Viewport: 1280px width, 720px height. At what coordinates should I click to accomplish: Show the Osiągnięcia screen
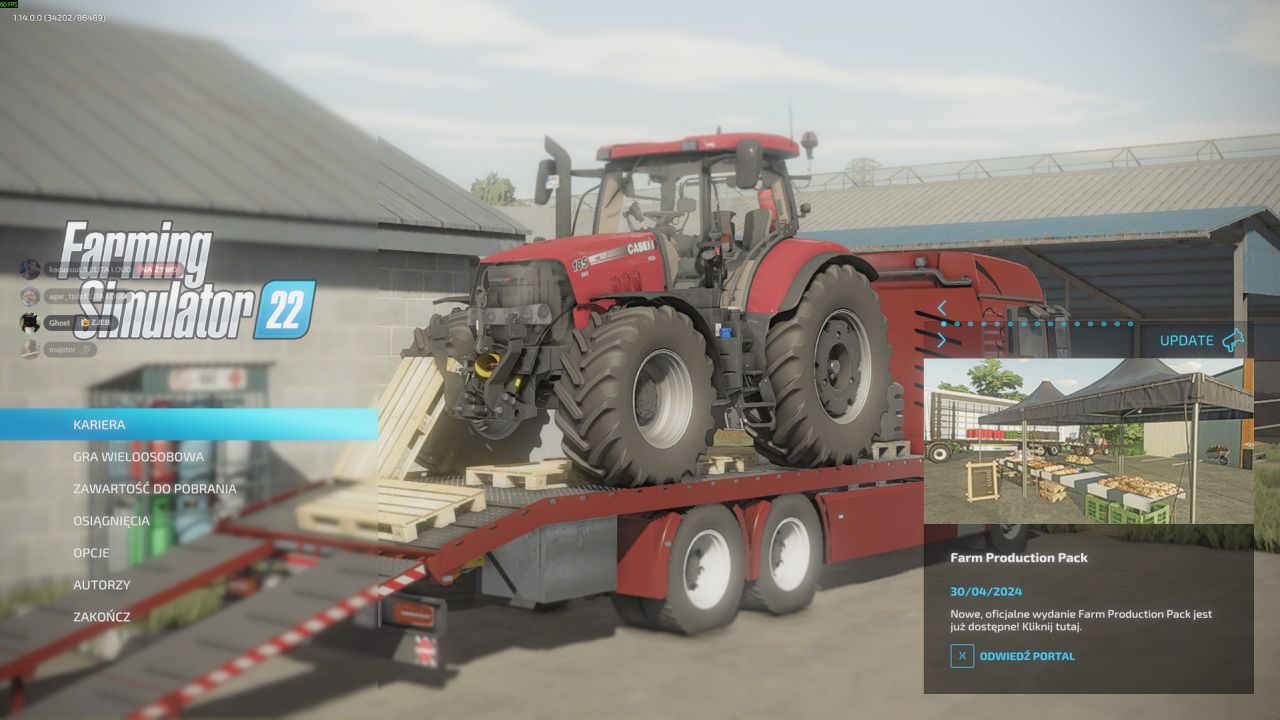(111, 521)
